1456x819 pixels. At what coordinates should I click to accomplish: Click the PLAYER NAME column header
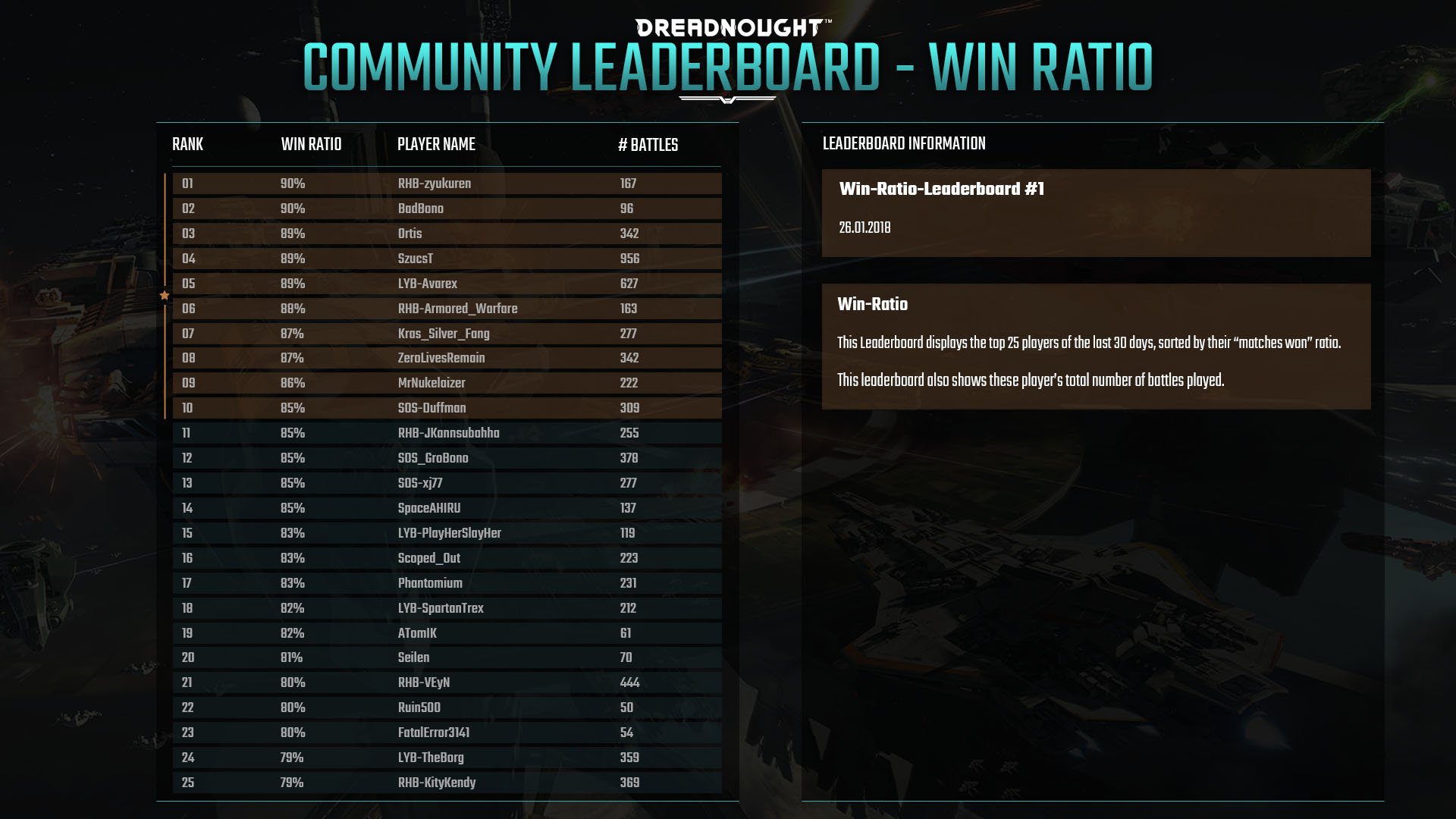[x=436, y=144]
